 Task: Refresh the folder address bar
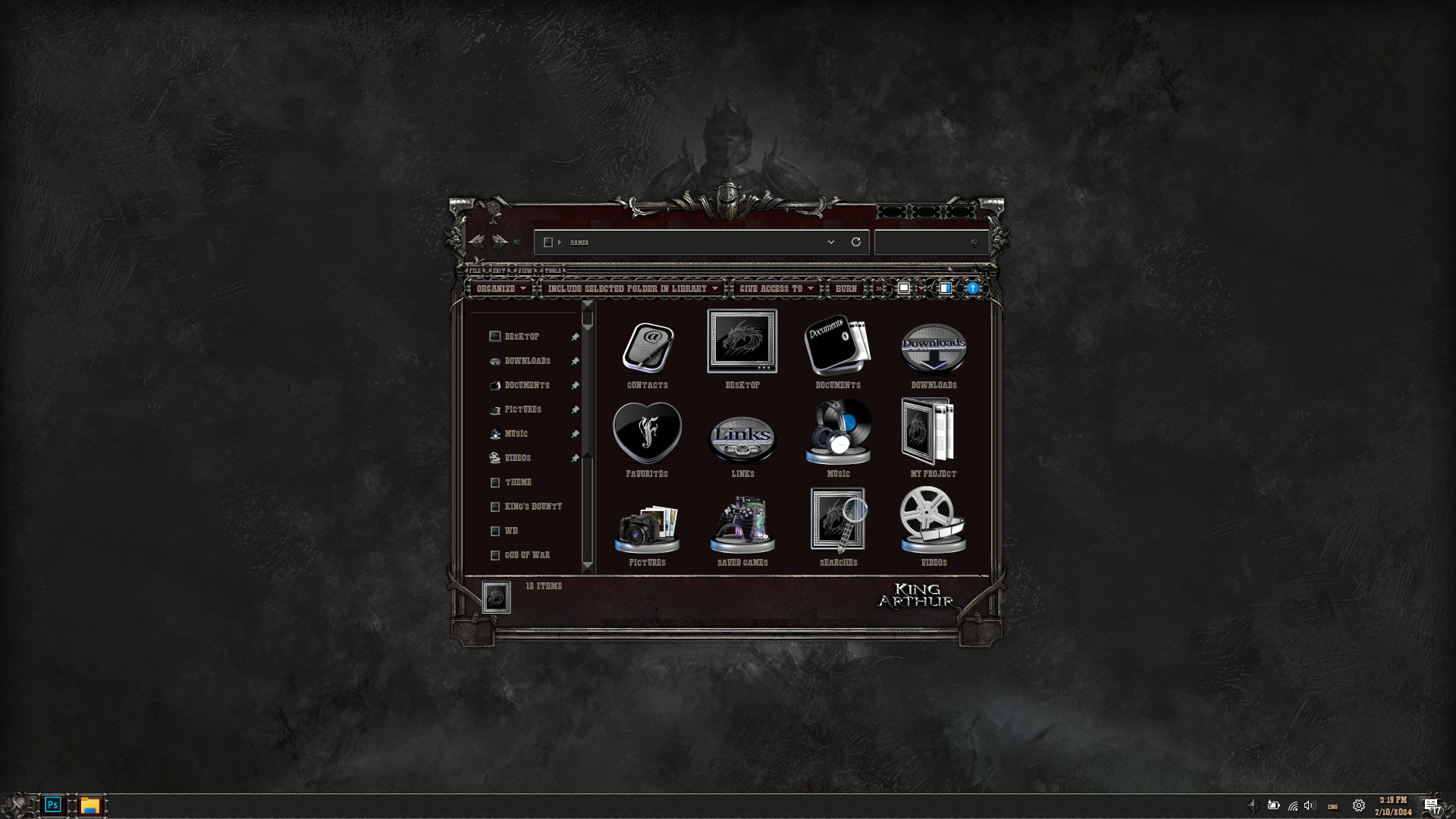[x=856, y=242]
